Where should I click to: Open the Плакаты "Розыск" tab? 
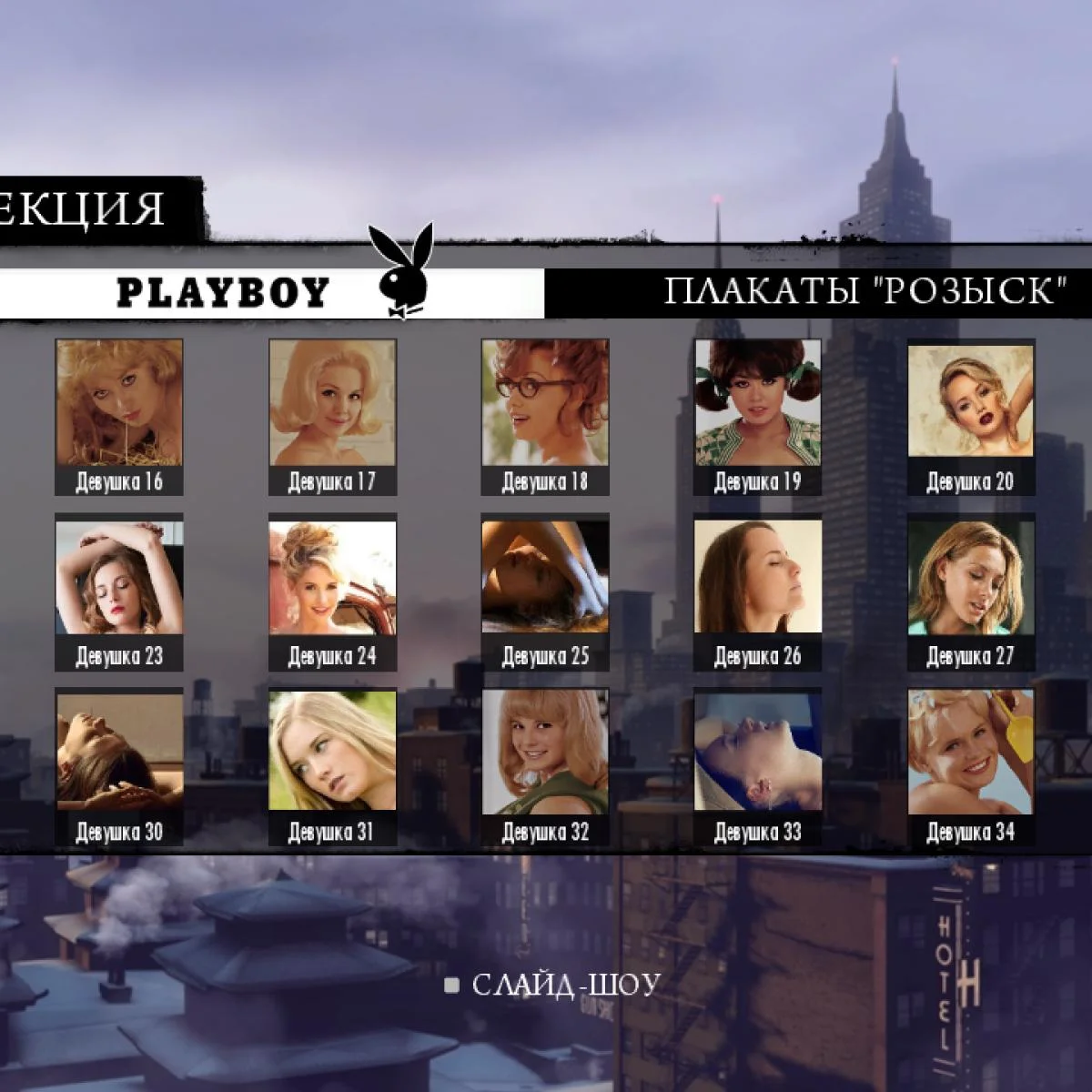click(x=864, y=292)
